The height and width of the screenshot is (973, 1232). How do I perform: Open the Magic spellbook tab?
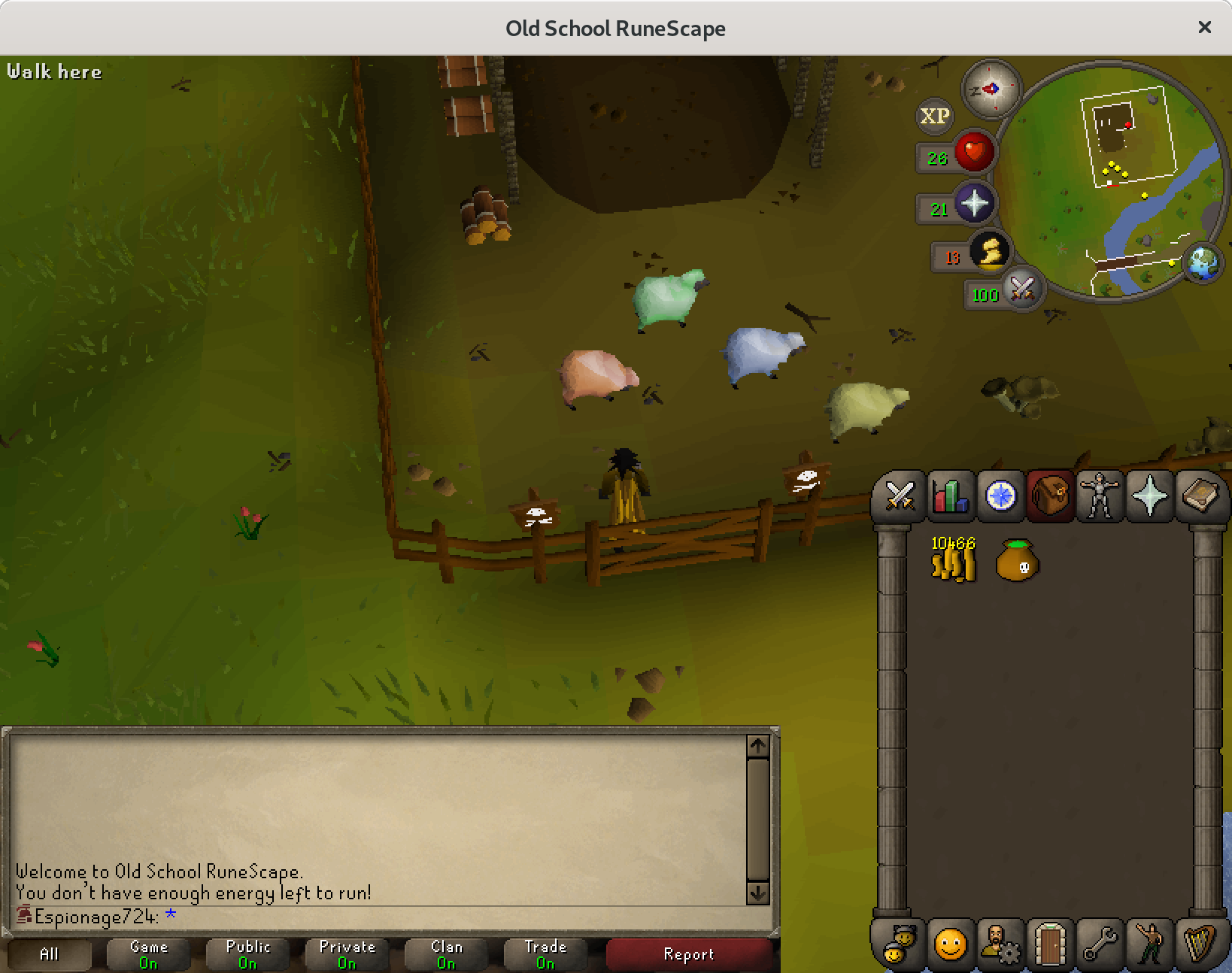point(1199,496)
